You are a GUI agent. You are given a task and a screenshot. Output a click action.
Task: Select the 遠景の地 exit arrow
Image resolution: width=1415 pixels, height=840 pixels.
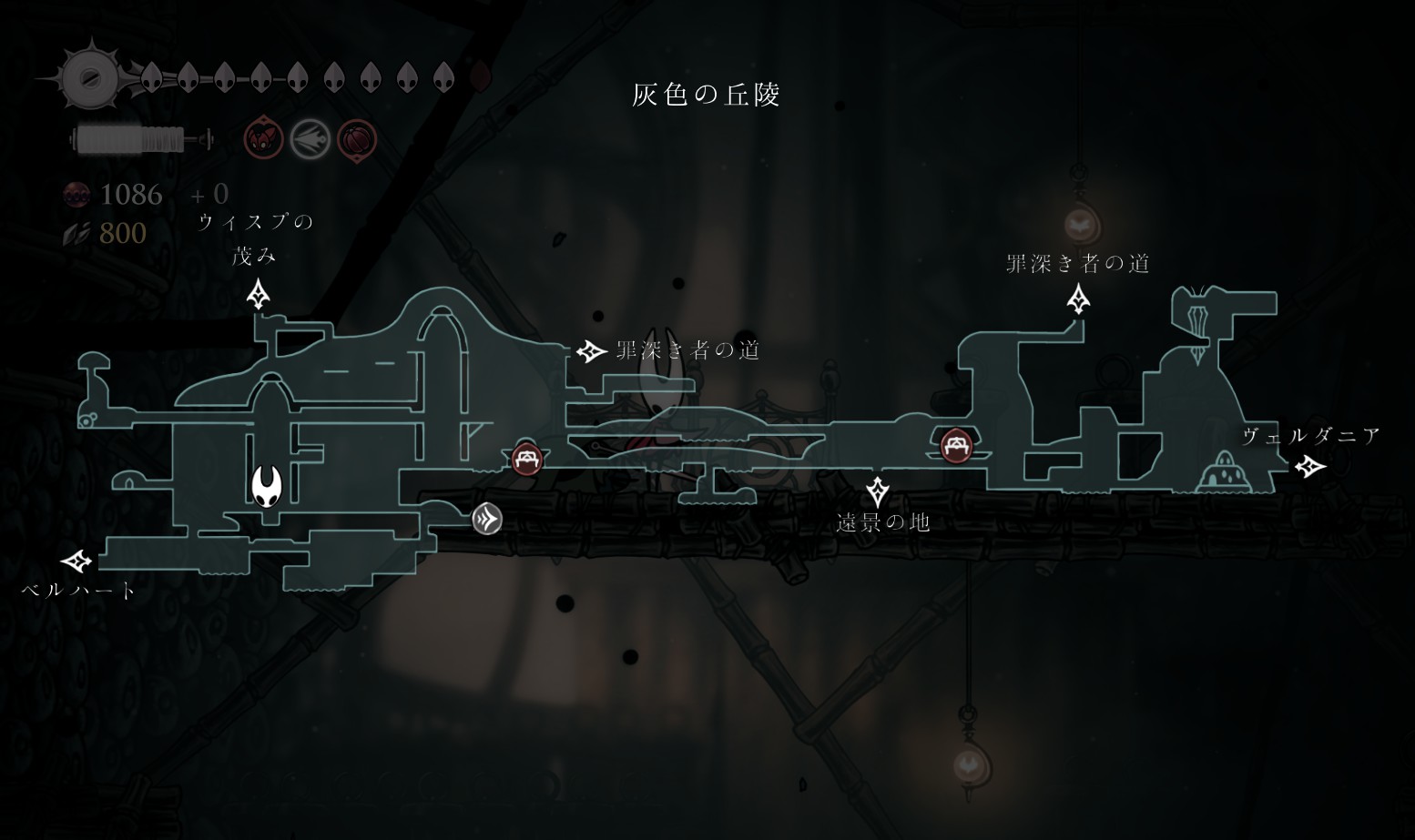[877, 491]
